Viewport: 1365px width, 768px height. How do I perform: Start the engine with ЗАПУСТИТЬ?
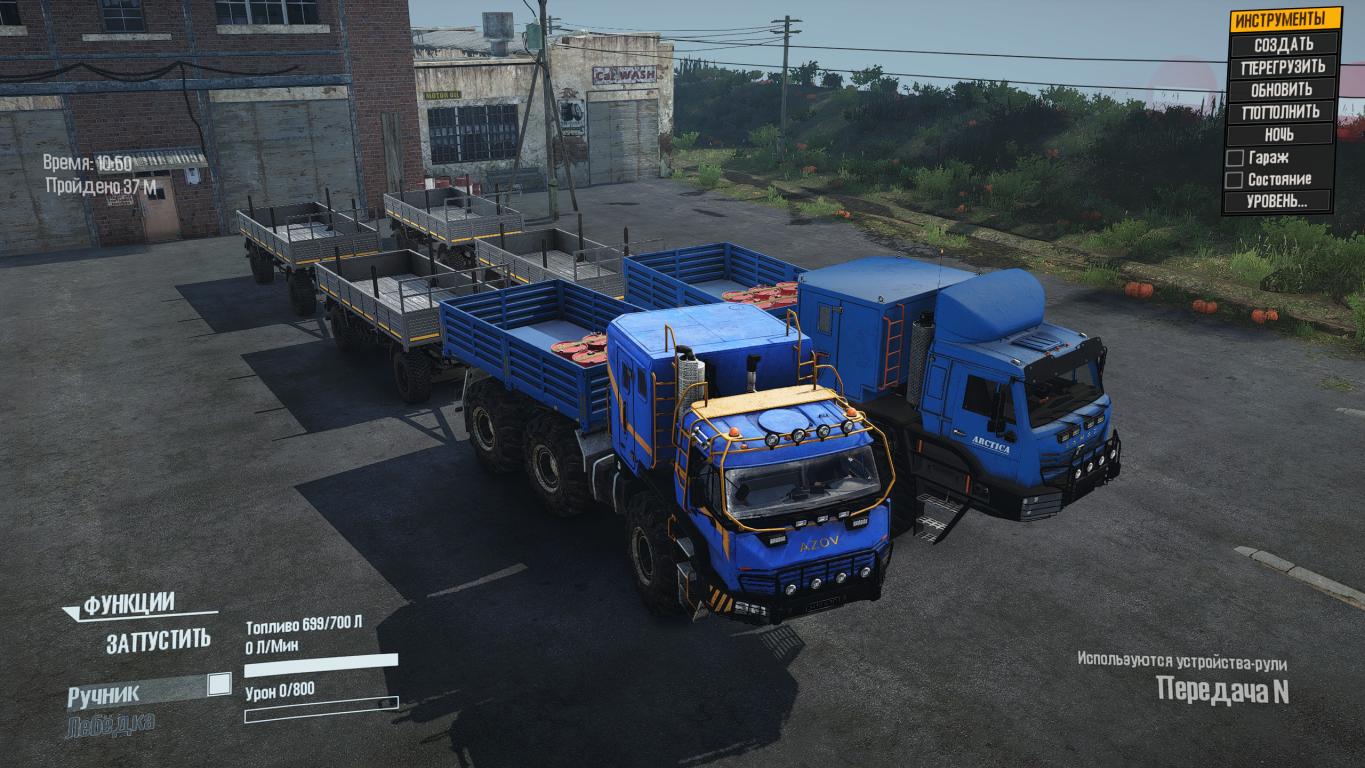[x=158, y=641]
